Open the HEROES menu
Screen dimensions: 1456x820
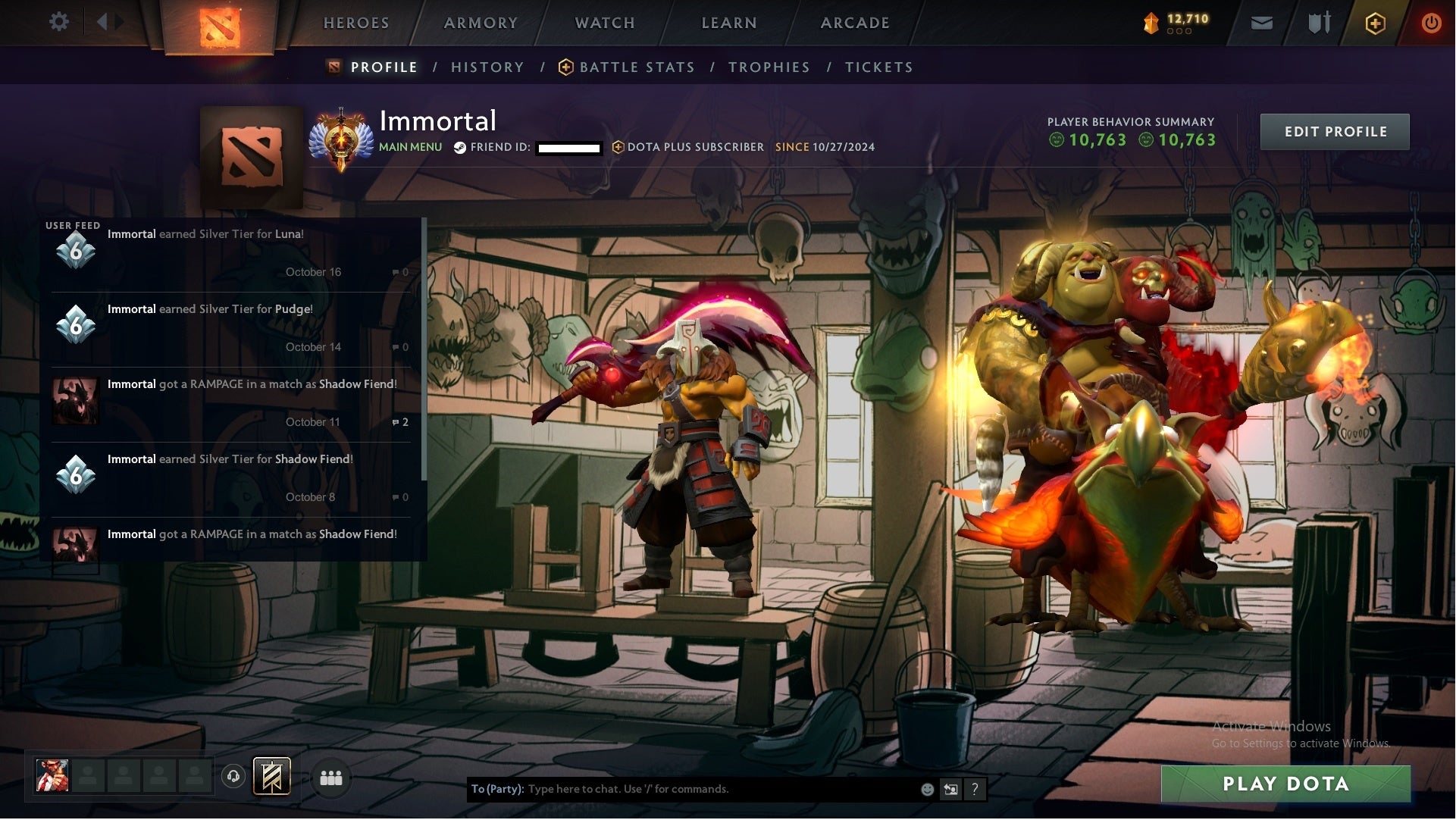355,23
